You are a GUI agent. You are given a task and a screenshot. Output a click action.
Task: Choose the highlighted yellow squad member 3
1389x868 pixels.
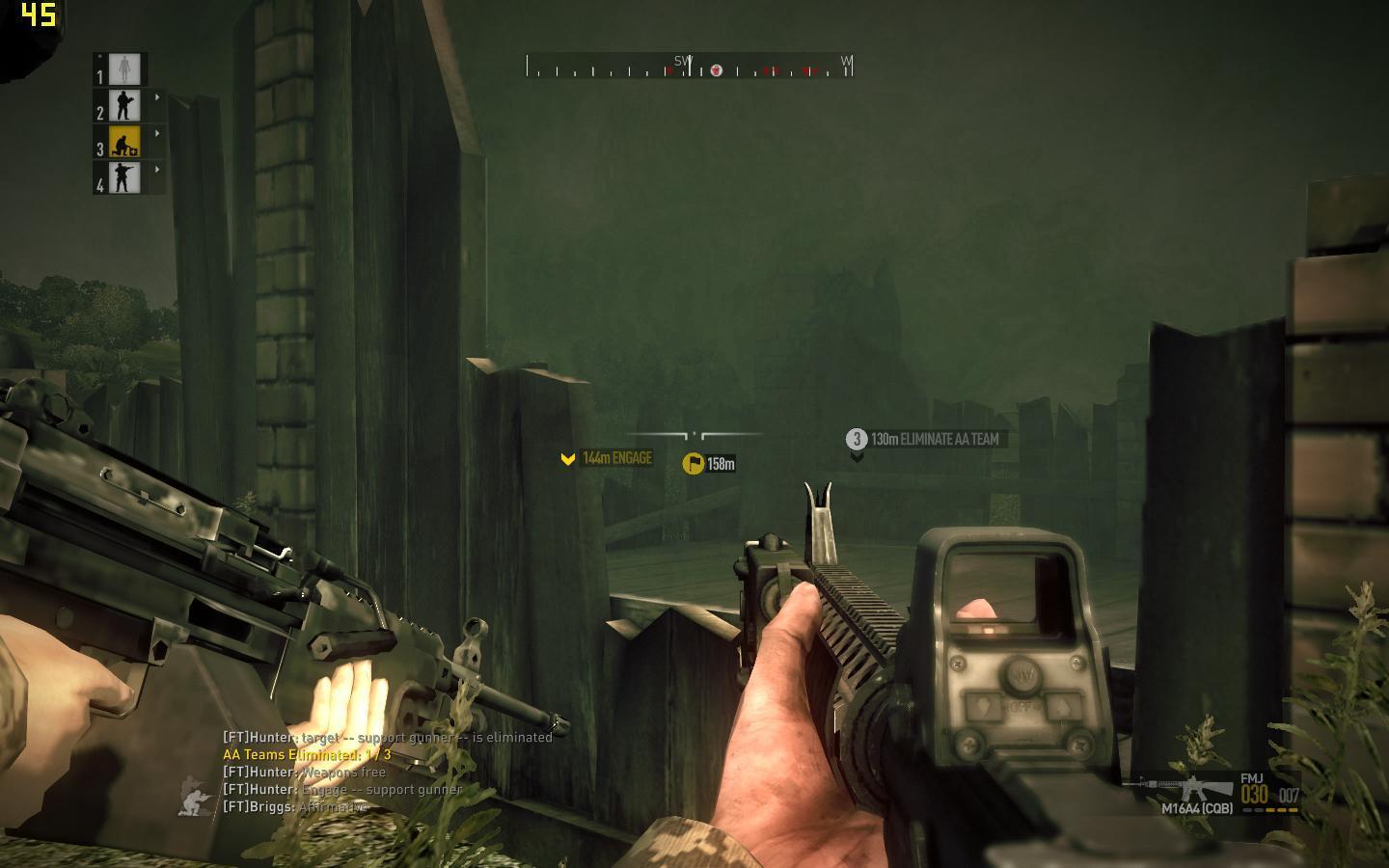pyautogui.click(x=124, y=142)
